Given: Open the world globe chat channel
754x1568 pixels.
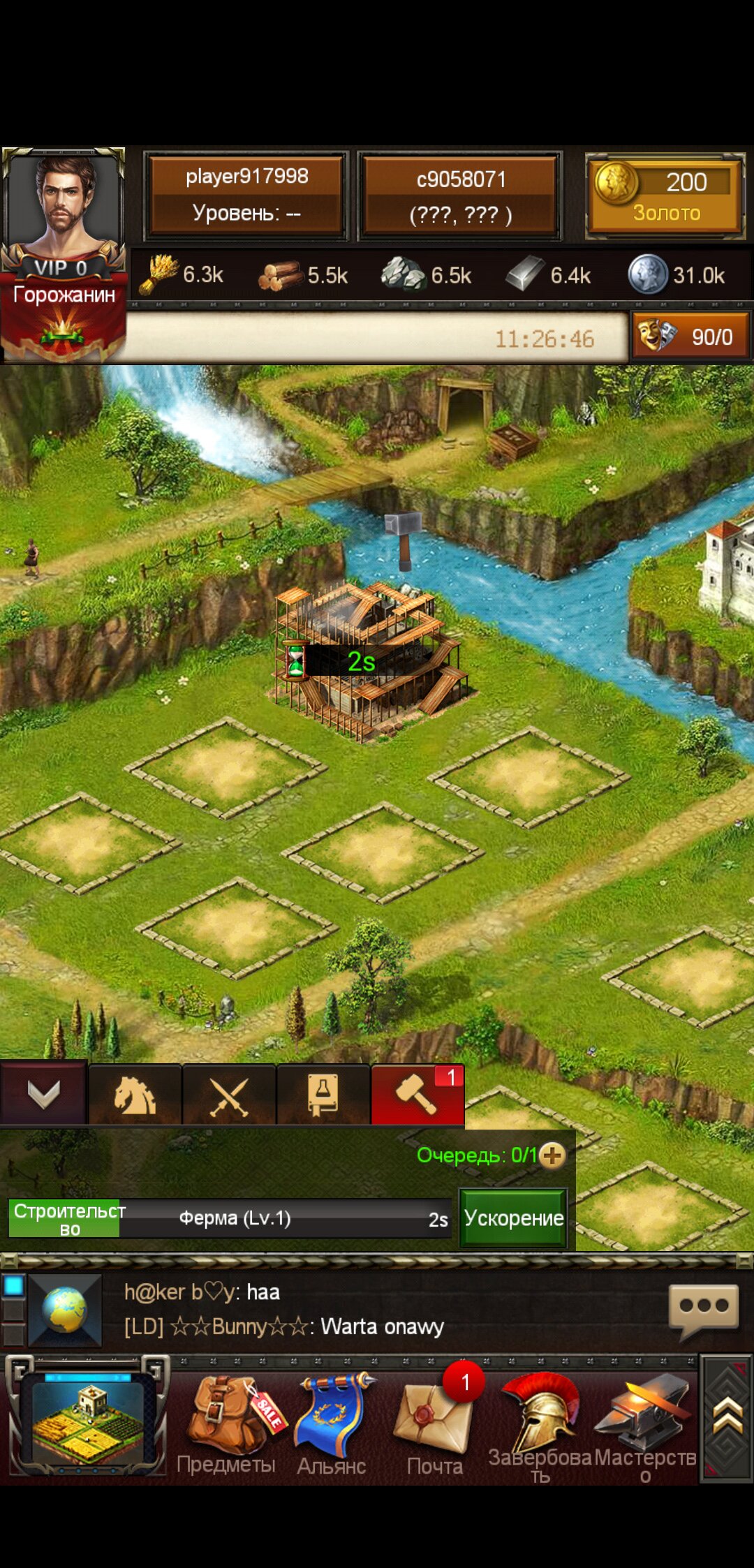Looking at the screenshot, I should point(64,1310).
